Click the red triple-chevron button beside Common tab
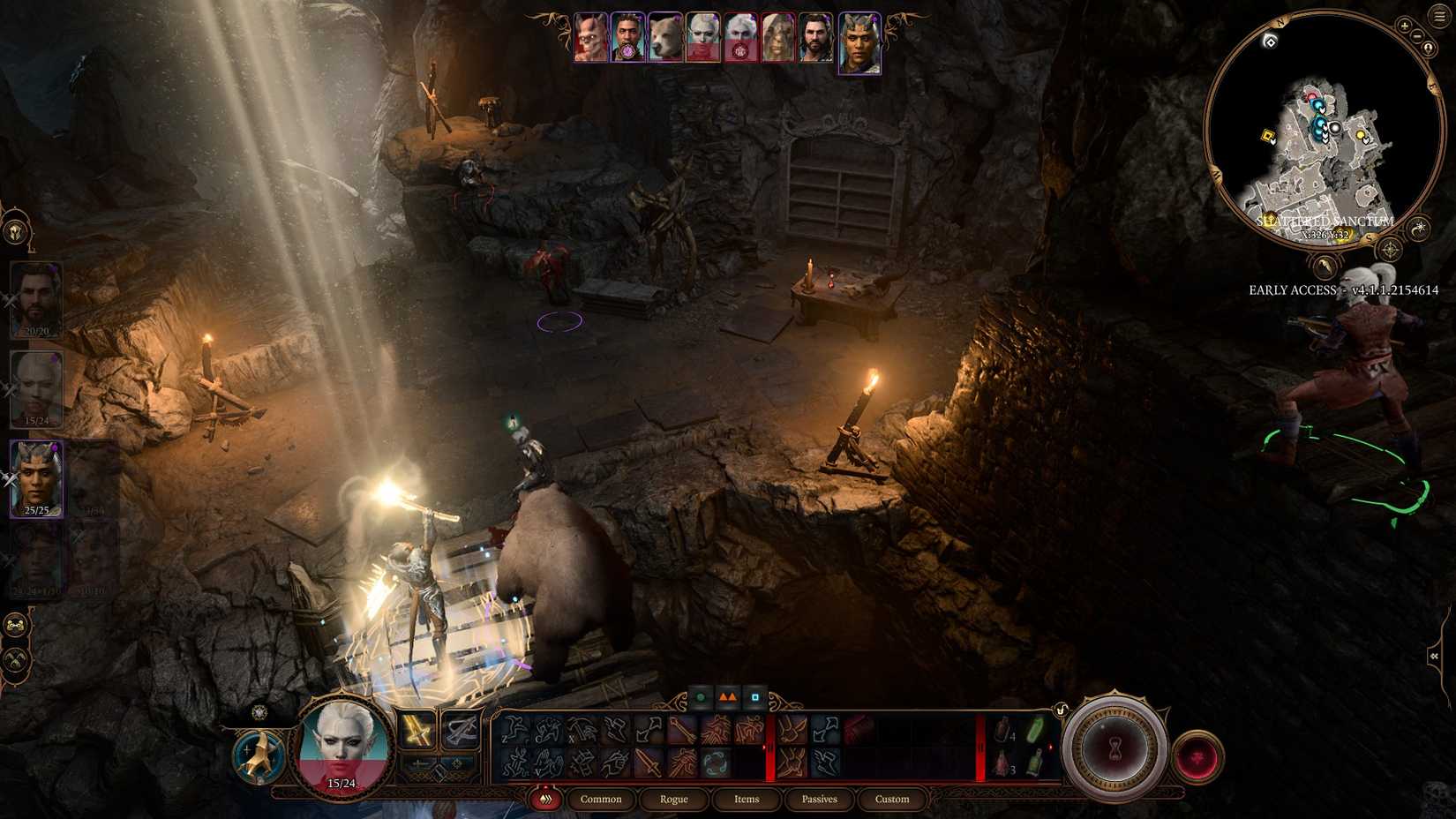The height and width of the screenshot is (819, 1456). pos(544,799)
